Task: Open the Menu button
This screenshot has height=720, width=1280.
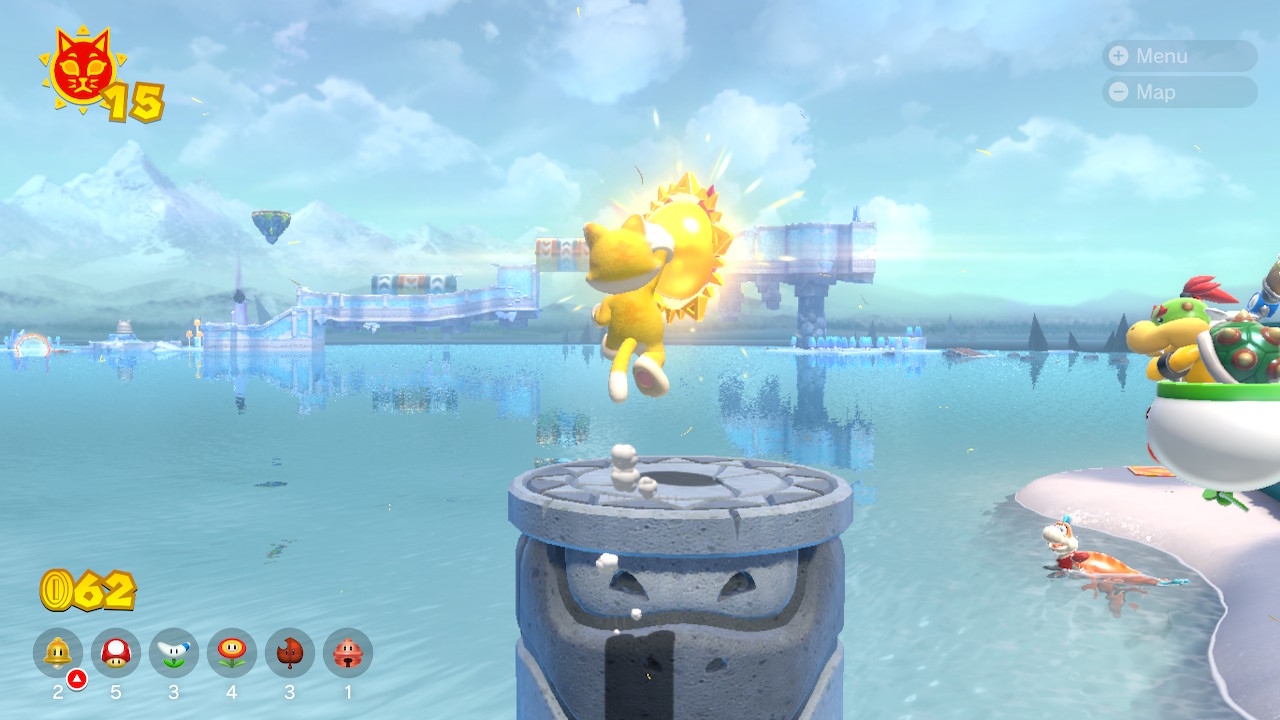Action: tap(1178, 56)
